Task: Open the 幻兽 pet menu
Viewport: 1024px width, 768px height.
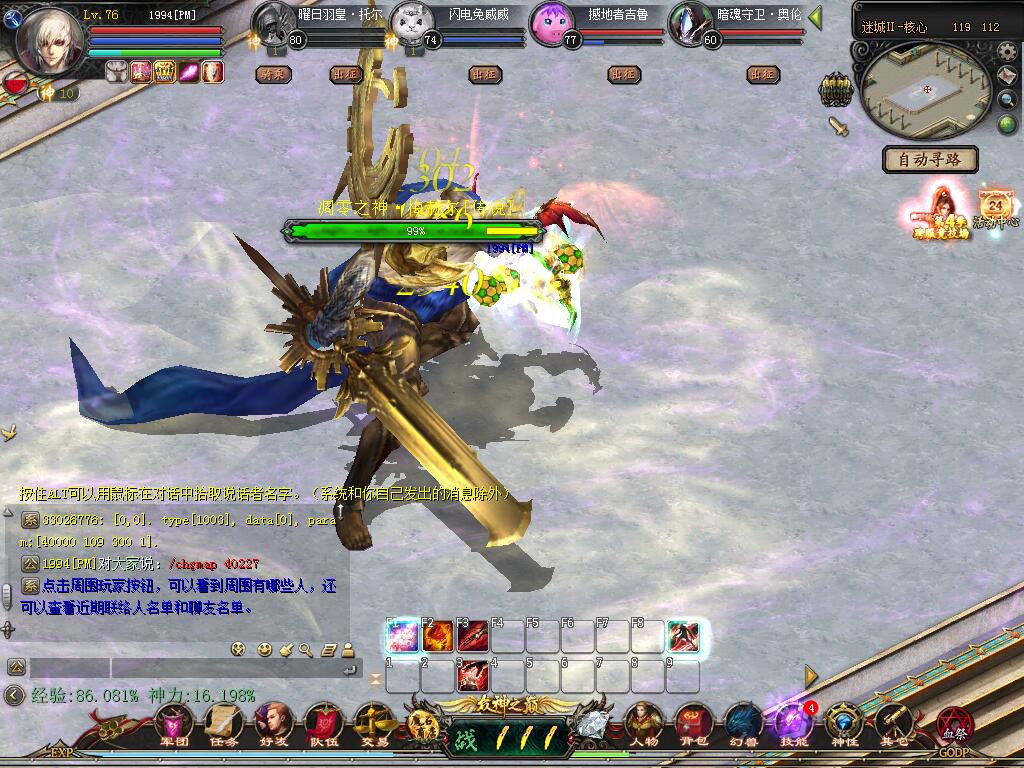Action: pyautogui.click(x=743, y=722)
